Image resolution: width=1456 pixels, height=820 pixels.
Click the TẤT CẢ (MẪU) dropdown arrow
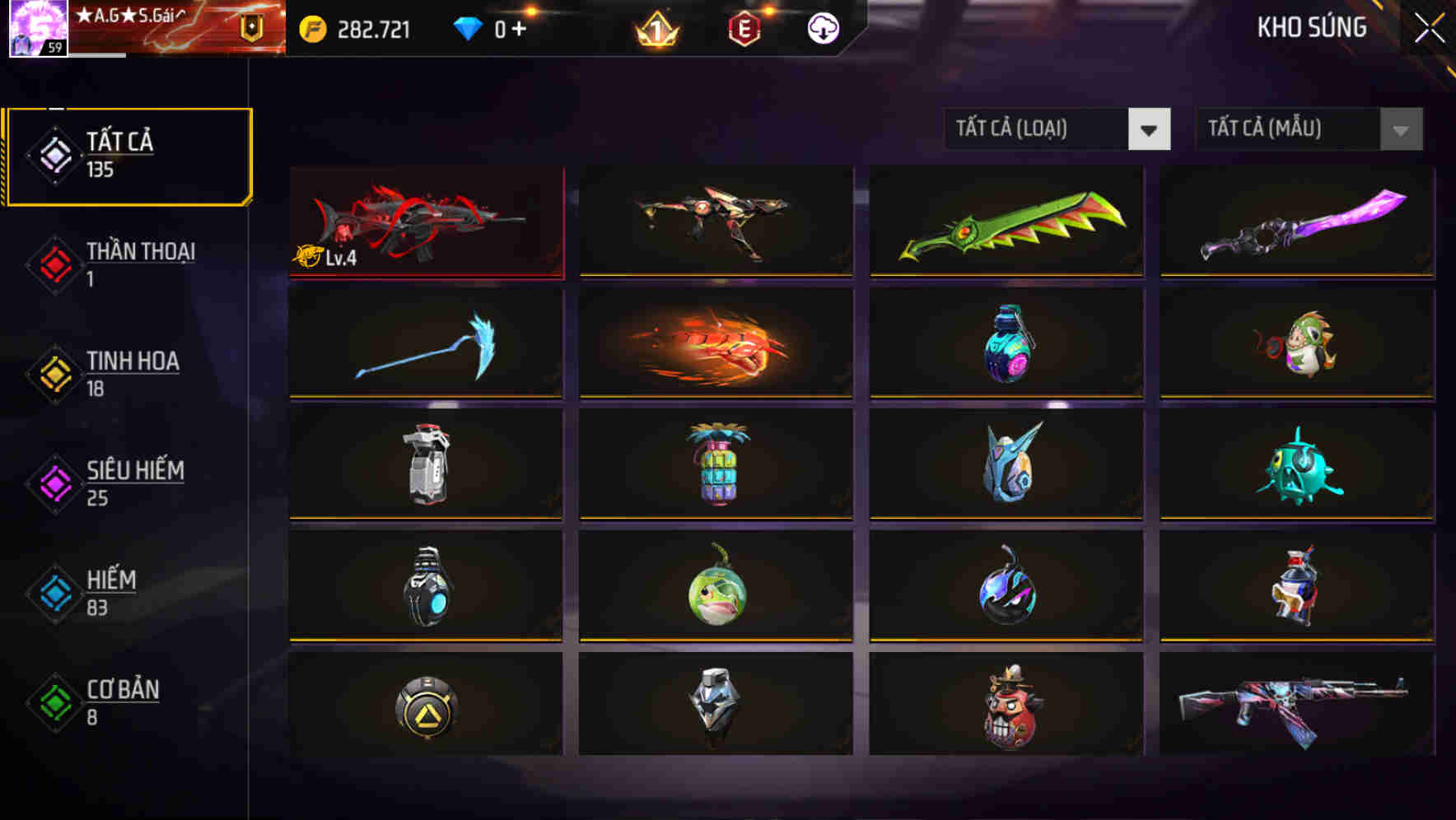[x=1399, y=129]
